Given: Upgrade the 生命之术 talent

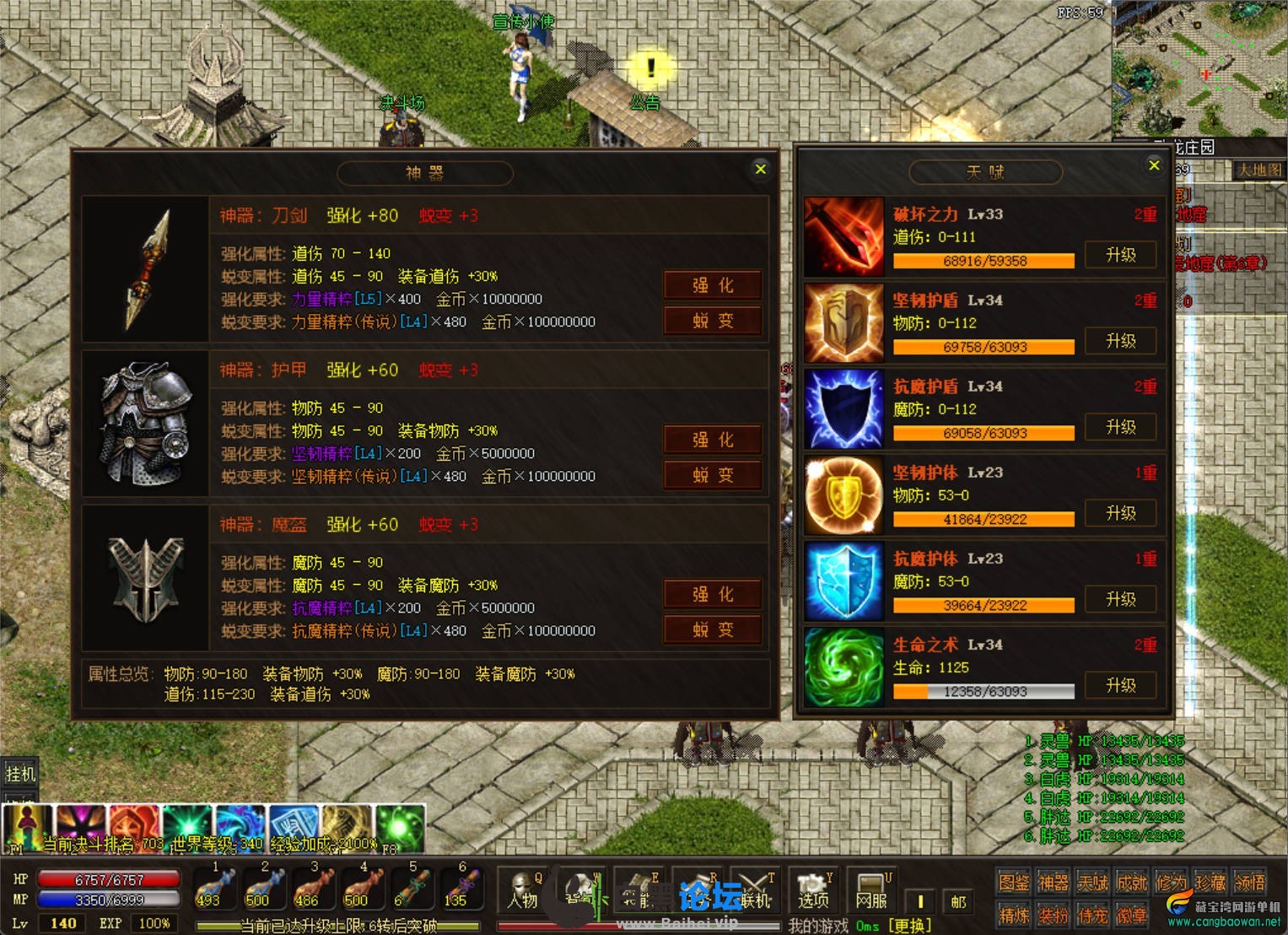Looking at the screenshot, I should pyautogui.click(x=1120, y=685).
